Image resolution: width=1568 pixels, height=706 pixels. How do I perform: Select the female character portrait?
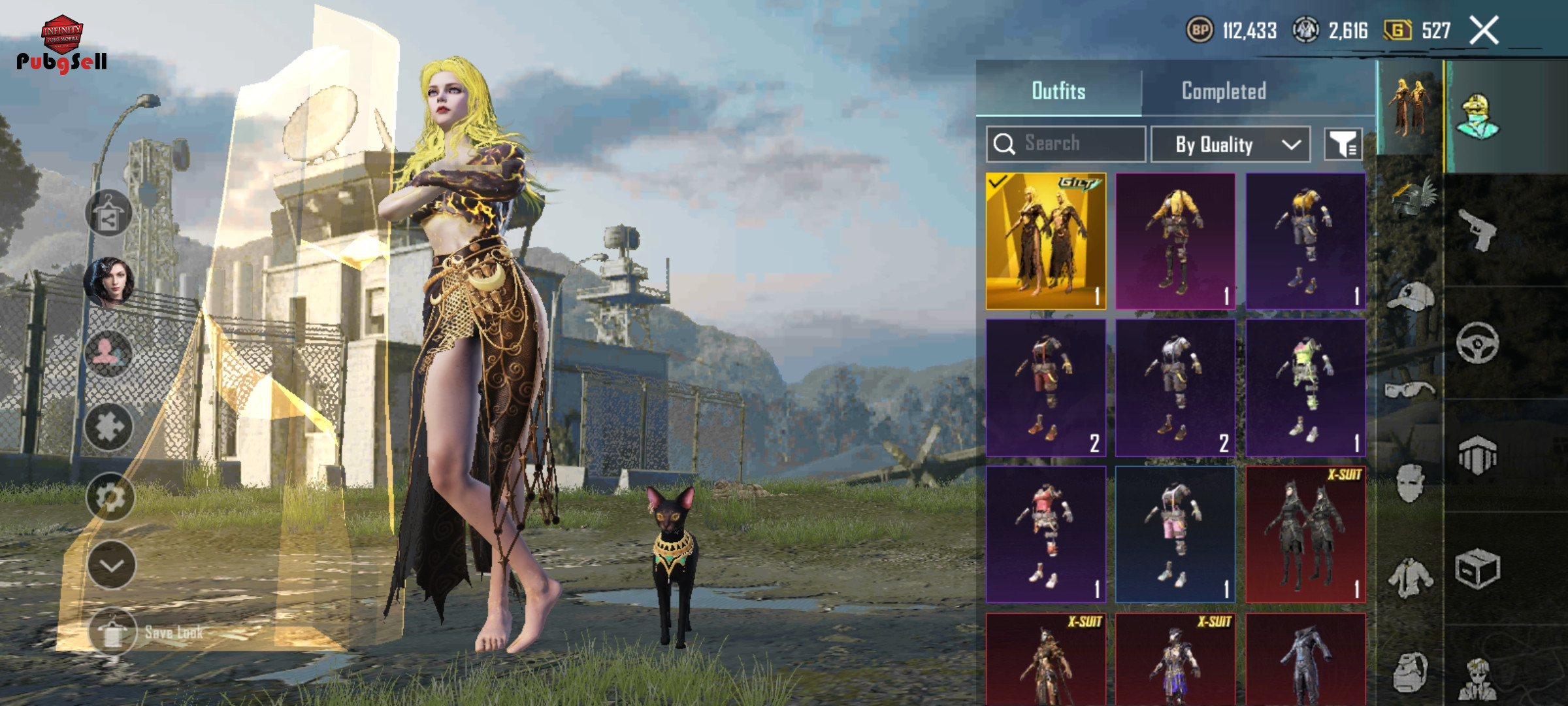pyautogui.click(x=109, y=282)
